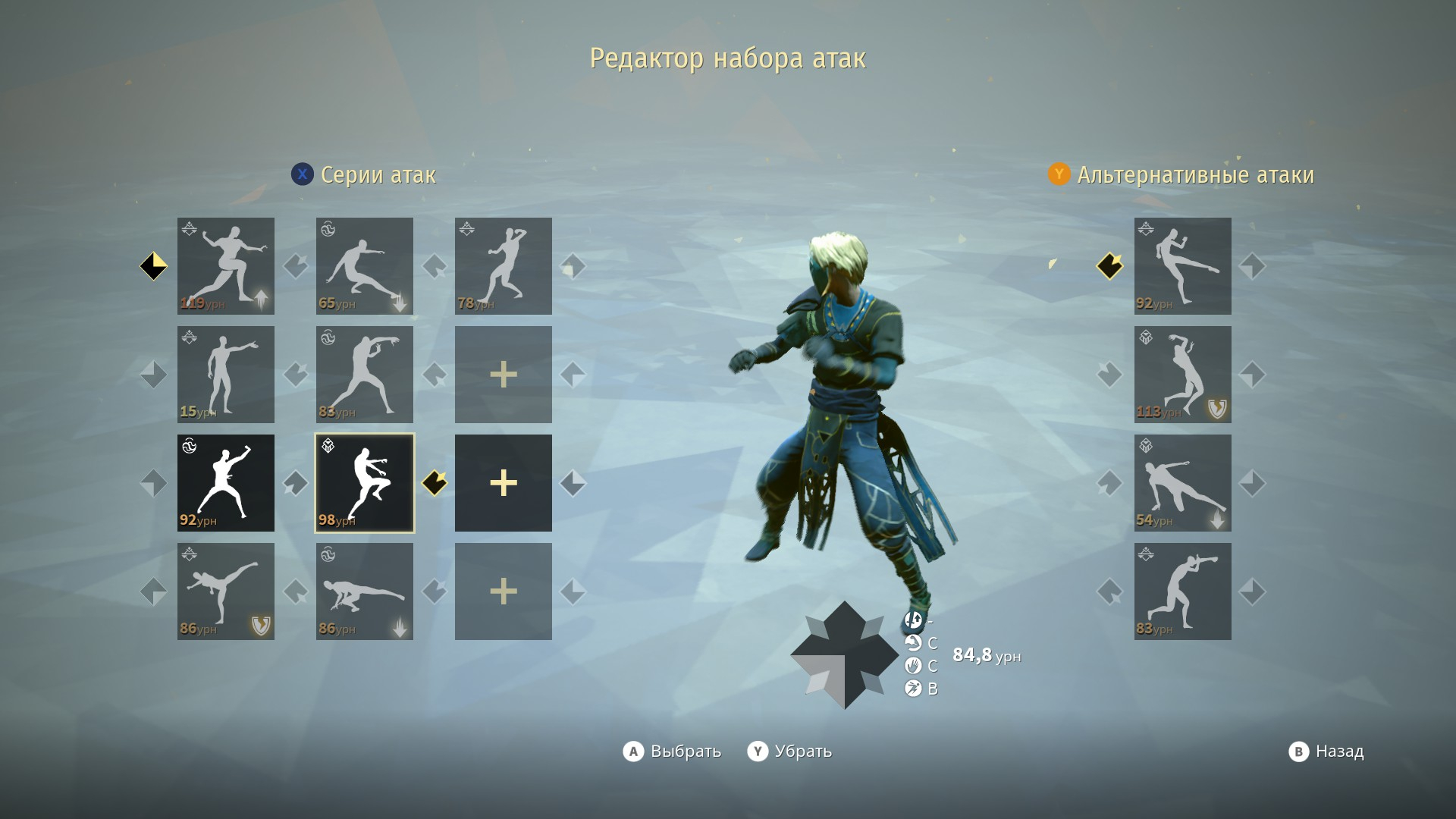Open the highlighted 98 damage jumping attack
This screenshot has height=819, width=1456.
pyautogui.click(x=365, y=483)
